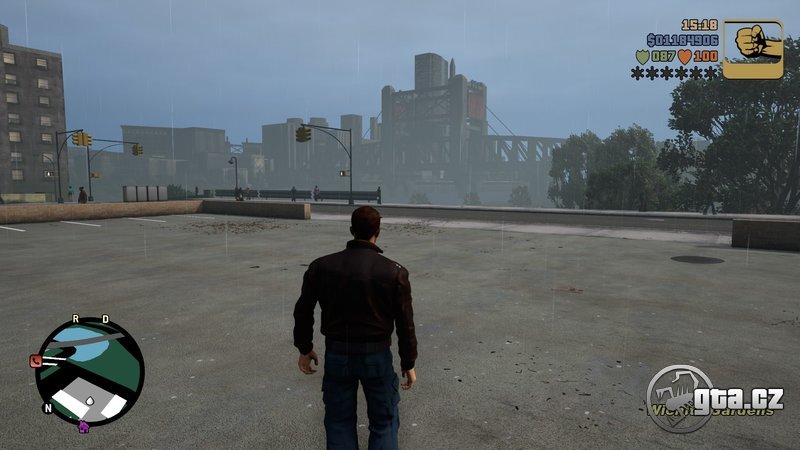Open the circular minimap radar
Viewport: 800px width, 450px height.
[x=90, y=371]
